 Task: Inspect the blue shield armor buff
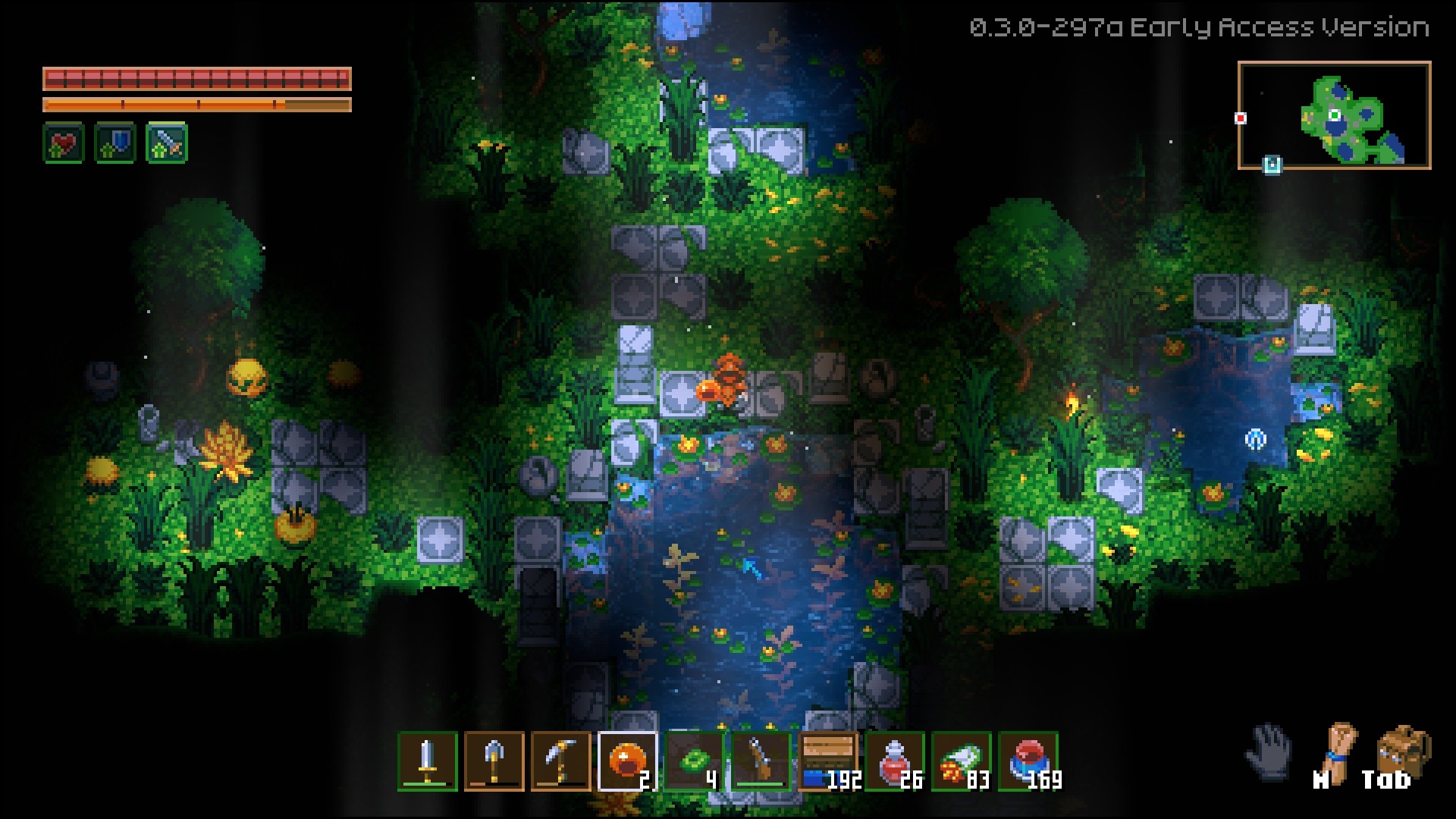pyautogui.click(x=115, y=143)
